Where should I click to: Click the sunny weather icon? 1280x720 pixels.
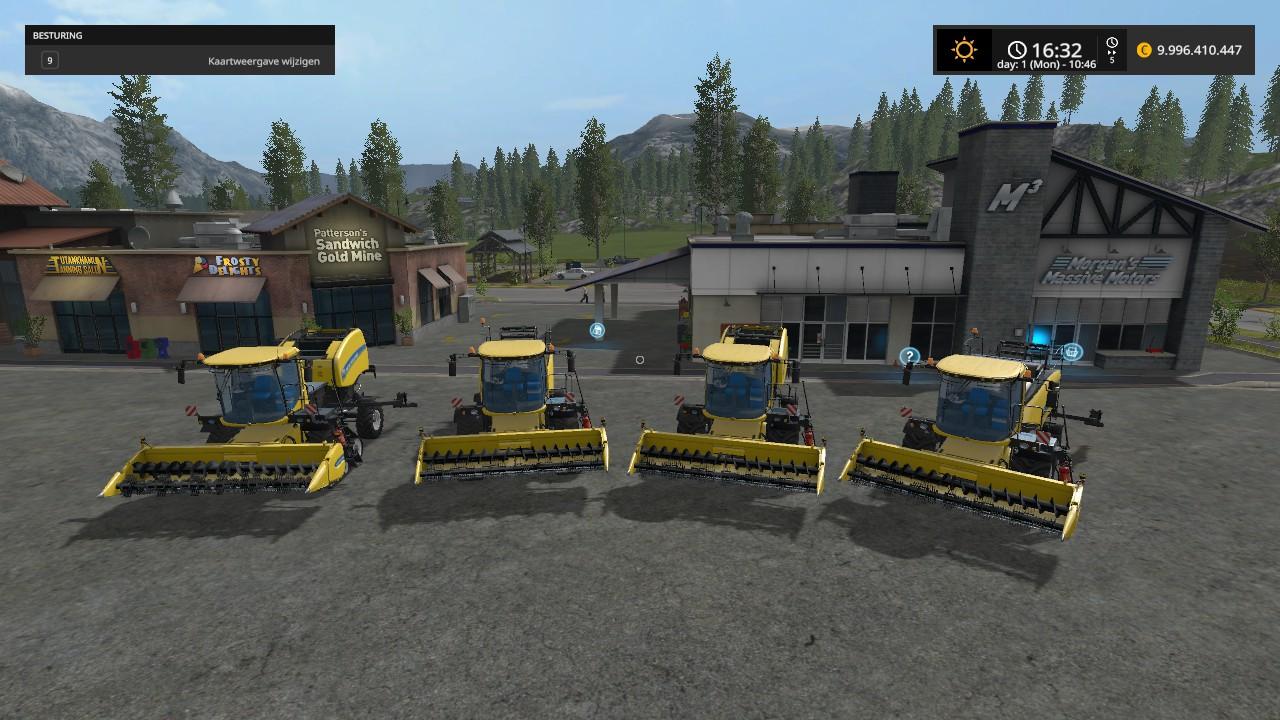pos(964,50)
